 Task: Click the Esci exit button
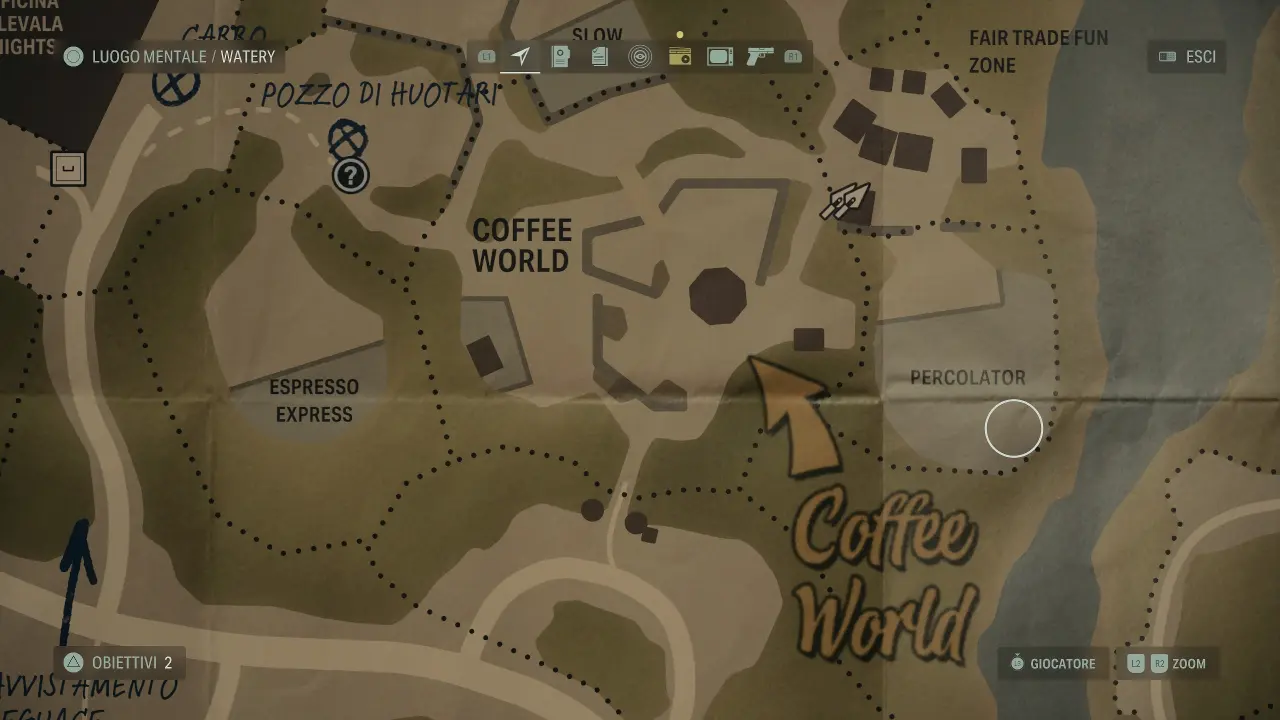pyautogui.click(x=1187, y=57)
